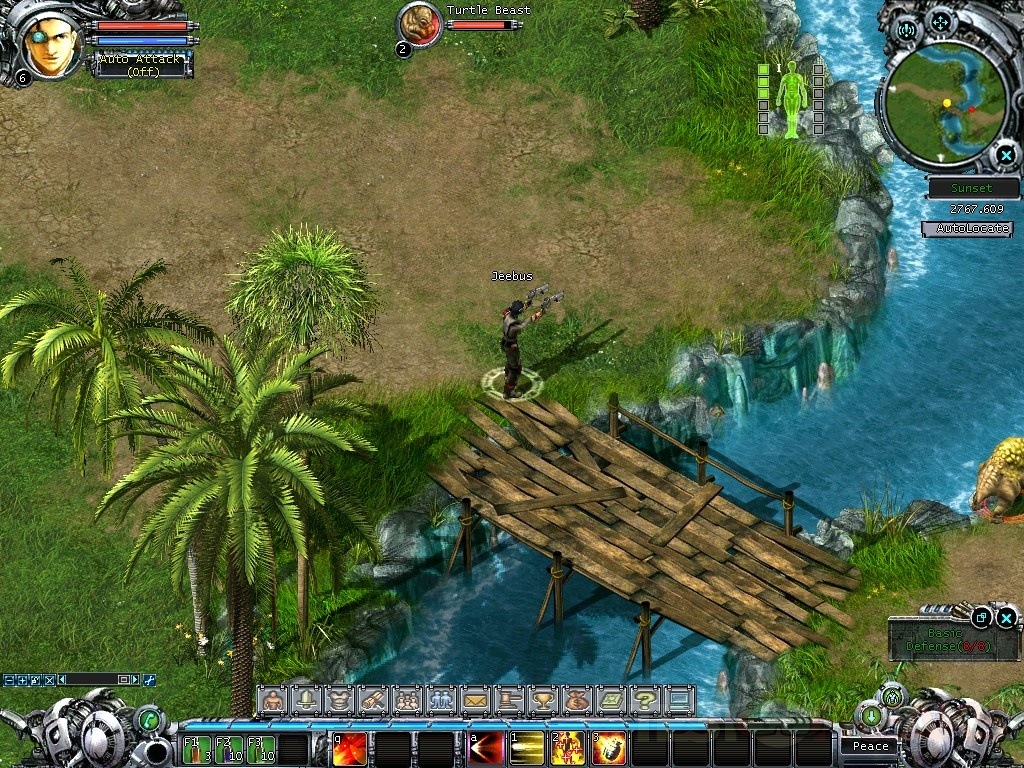The width and height of the screenshot is (1024, 768).
Task: Open the gavel auction menu icon
Action: 509,700
